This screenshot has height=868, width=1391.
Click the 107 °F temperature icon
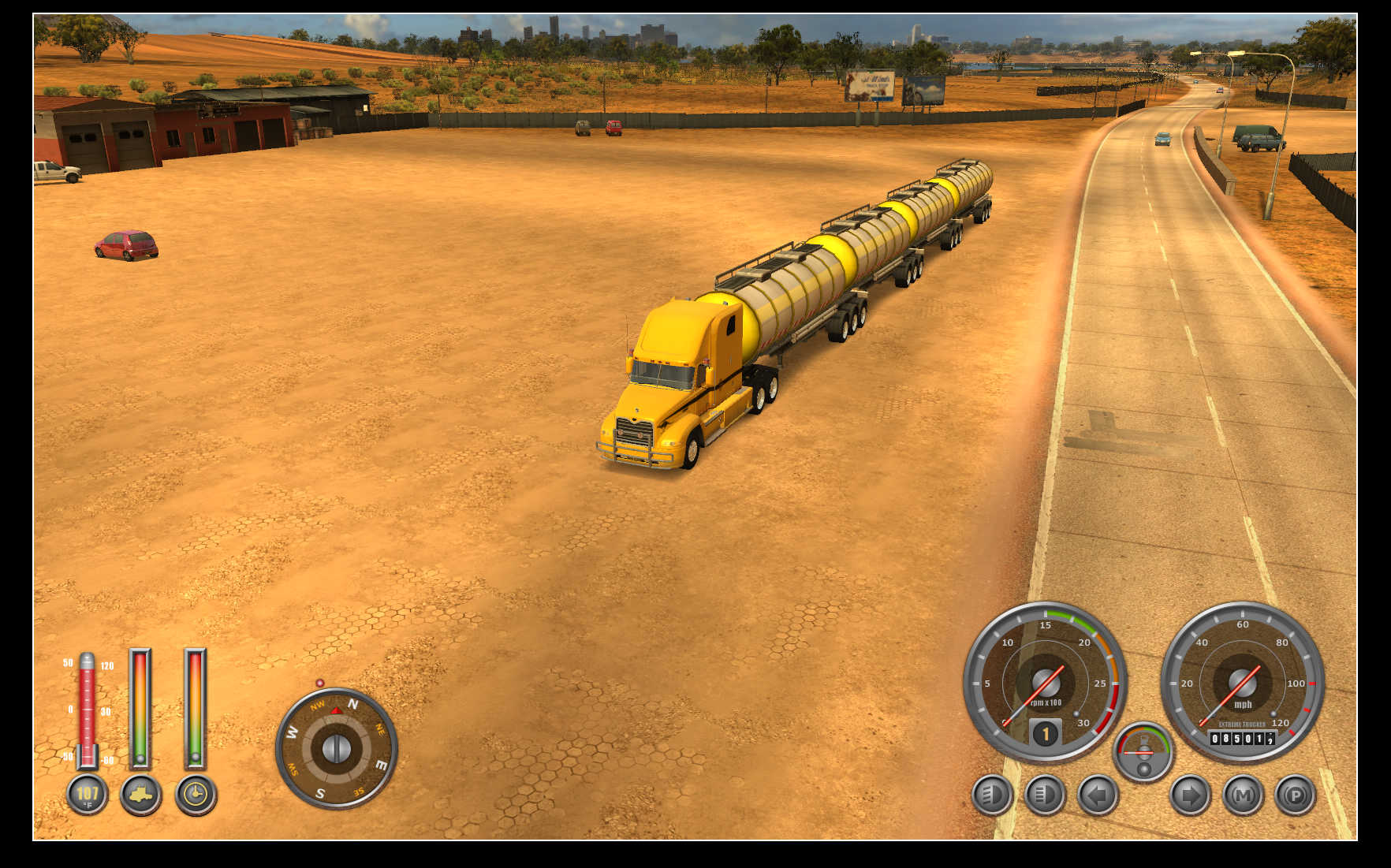(x=87, y=794)
